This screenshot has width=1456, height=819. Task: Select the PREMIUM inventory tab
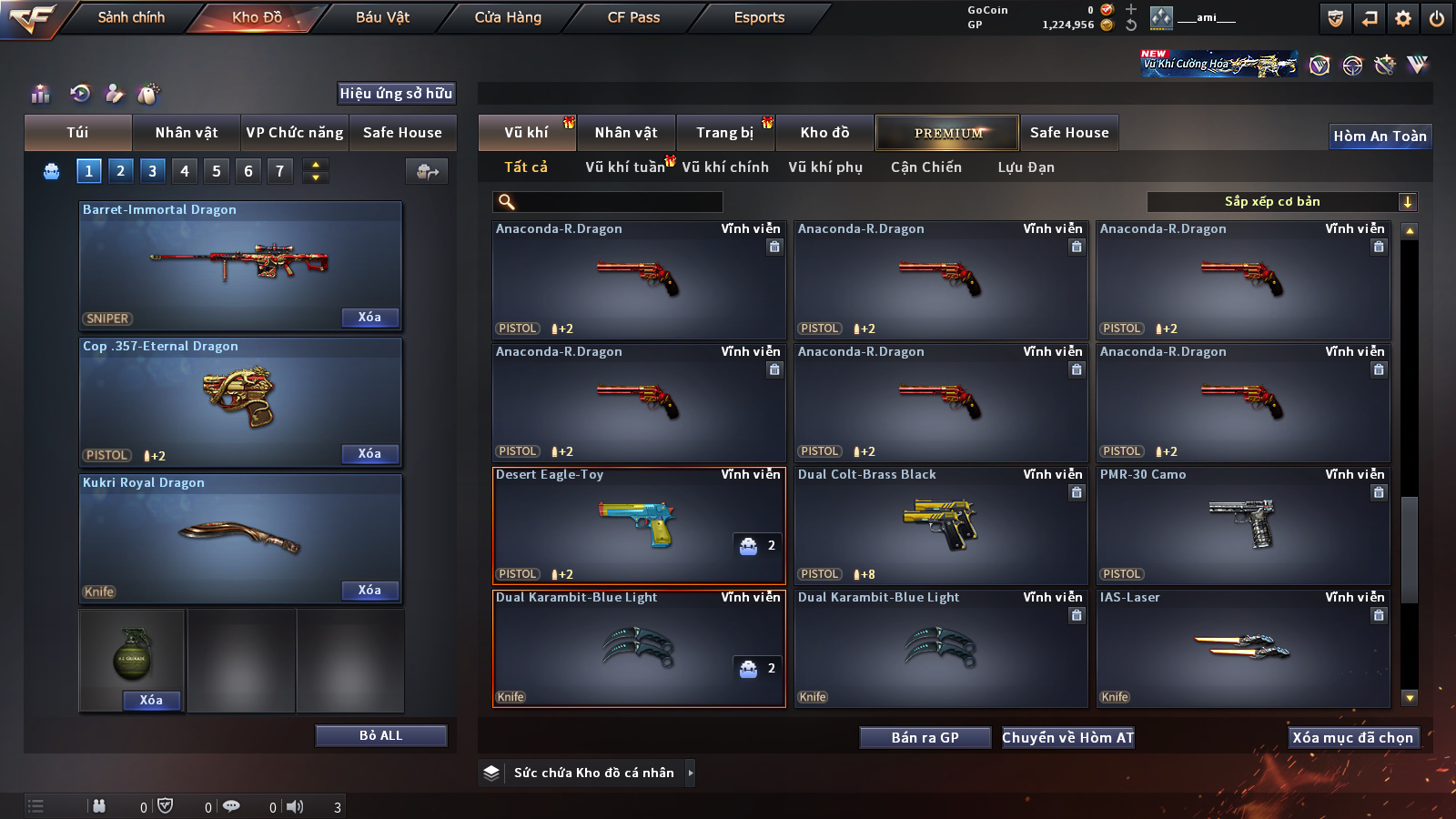[947, 133]
